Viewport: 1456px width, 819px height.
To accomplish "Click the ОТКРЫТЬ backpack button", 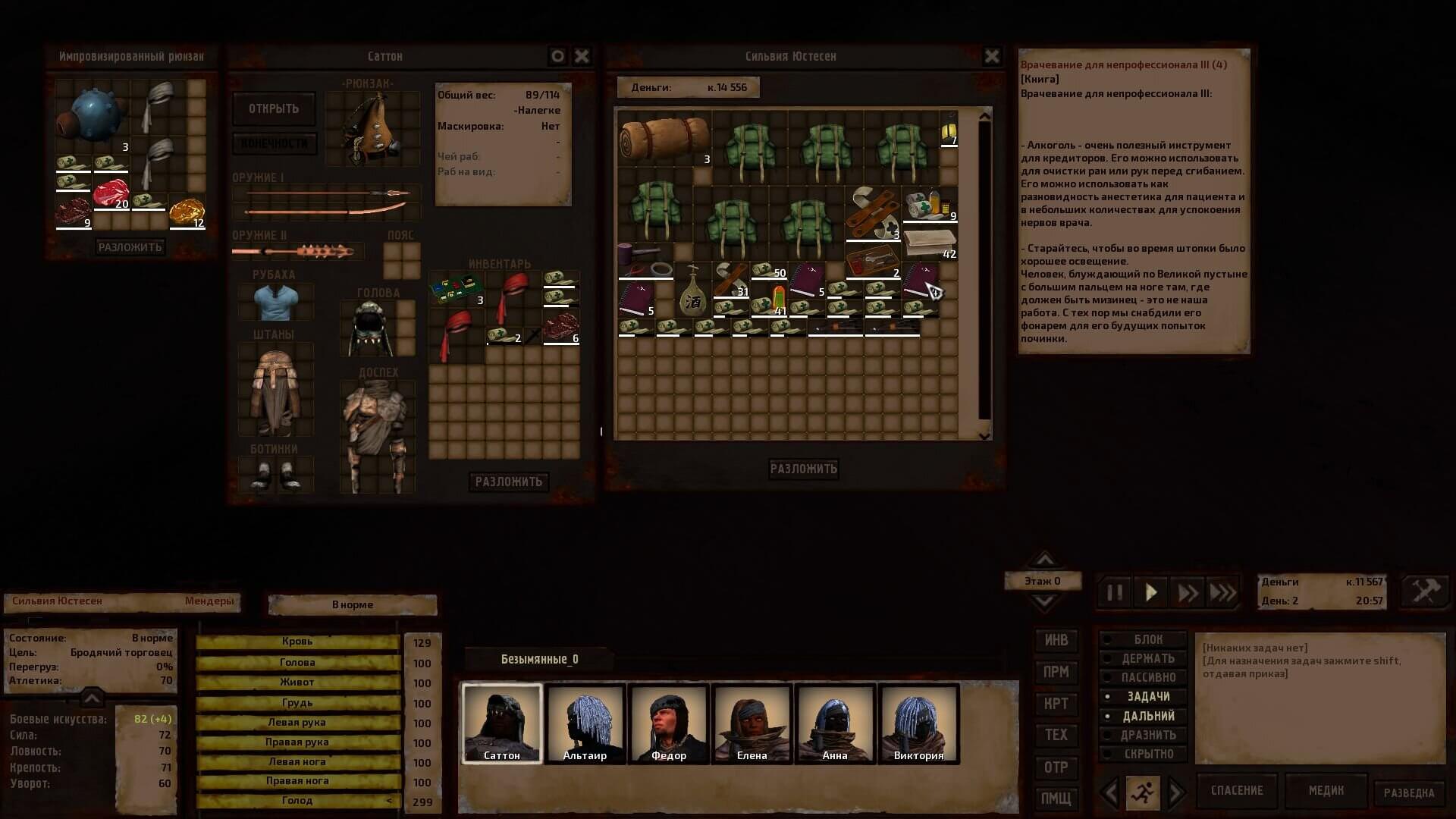I will point(274,109).
